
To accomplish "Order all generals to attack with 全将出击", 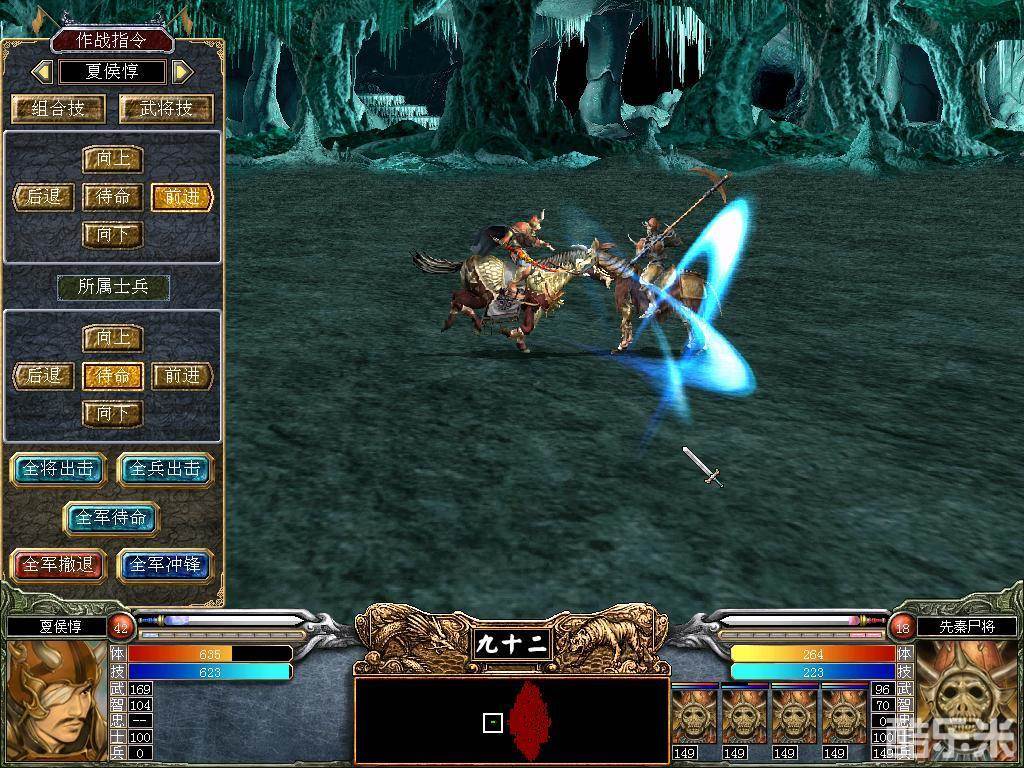I will (58, 469).
